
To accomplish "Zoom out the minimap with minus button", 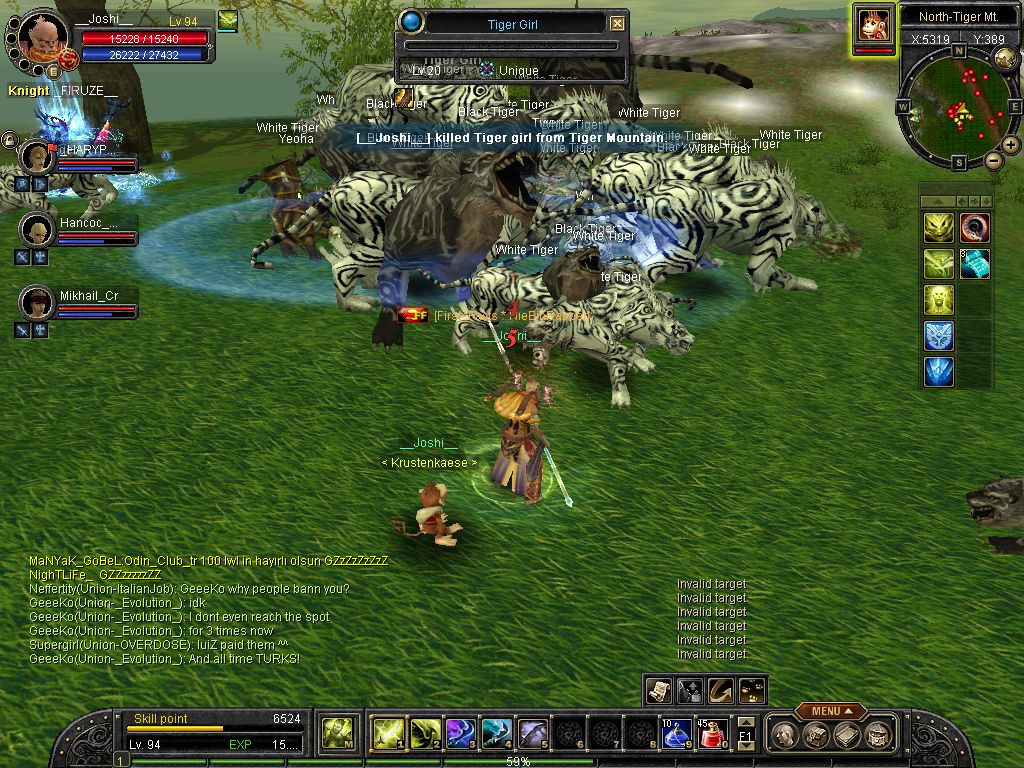I will [993, 160].
